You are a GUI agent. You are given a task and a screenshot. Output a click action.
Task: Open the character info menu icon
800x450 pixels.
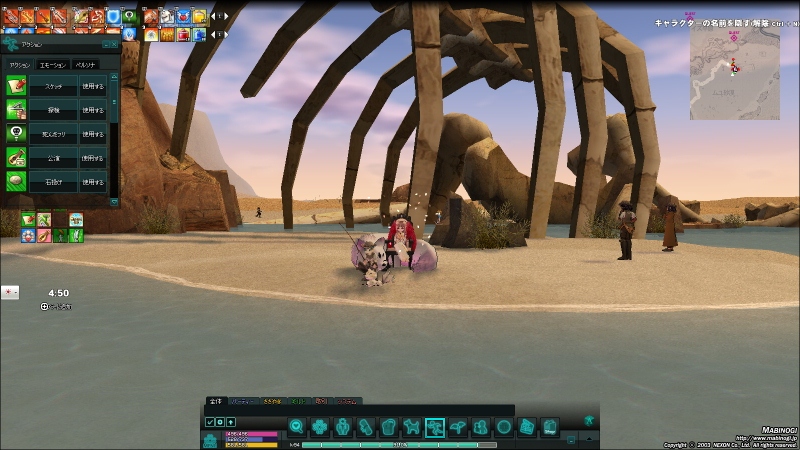tap(343, 427)
